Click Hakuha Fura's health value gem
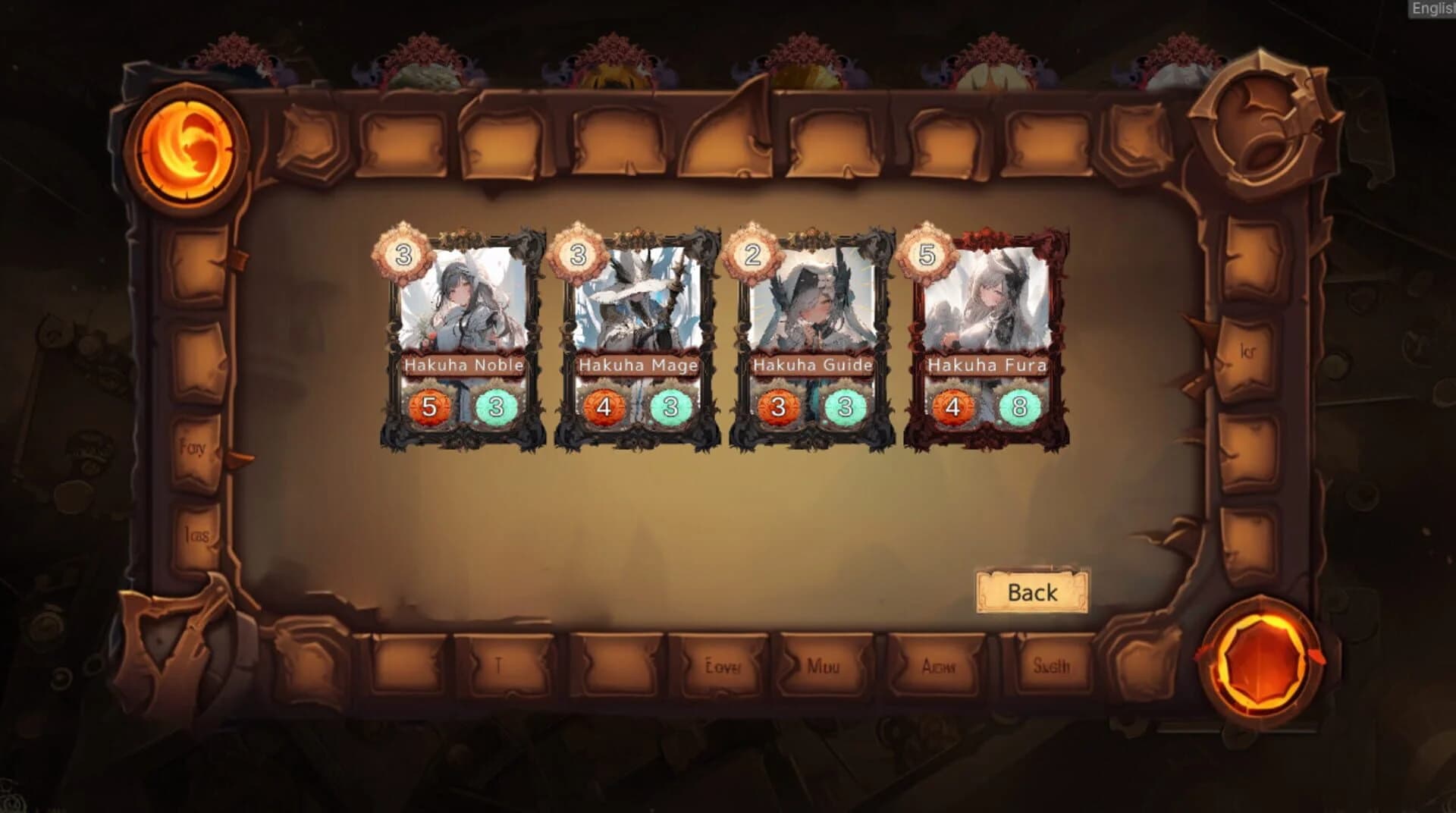The height and width of the screenshot is (813, 1456). (x=1018, y=406)
